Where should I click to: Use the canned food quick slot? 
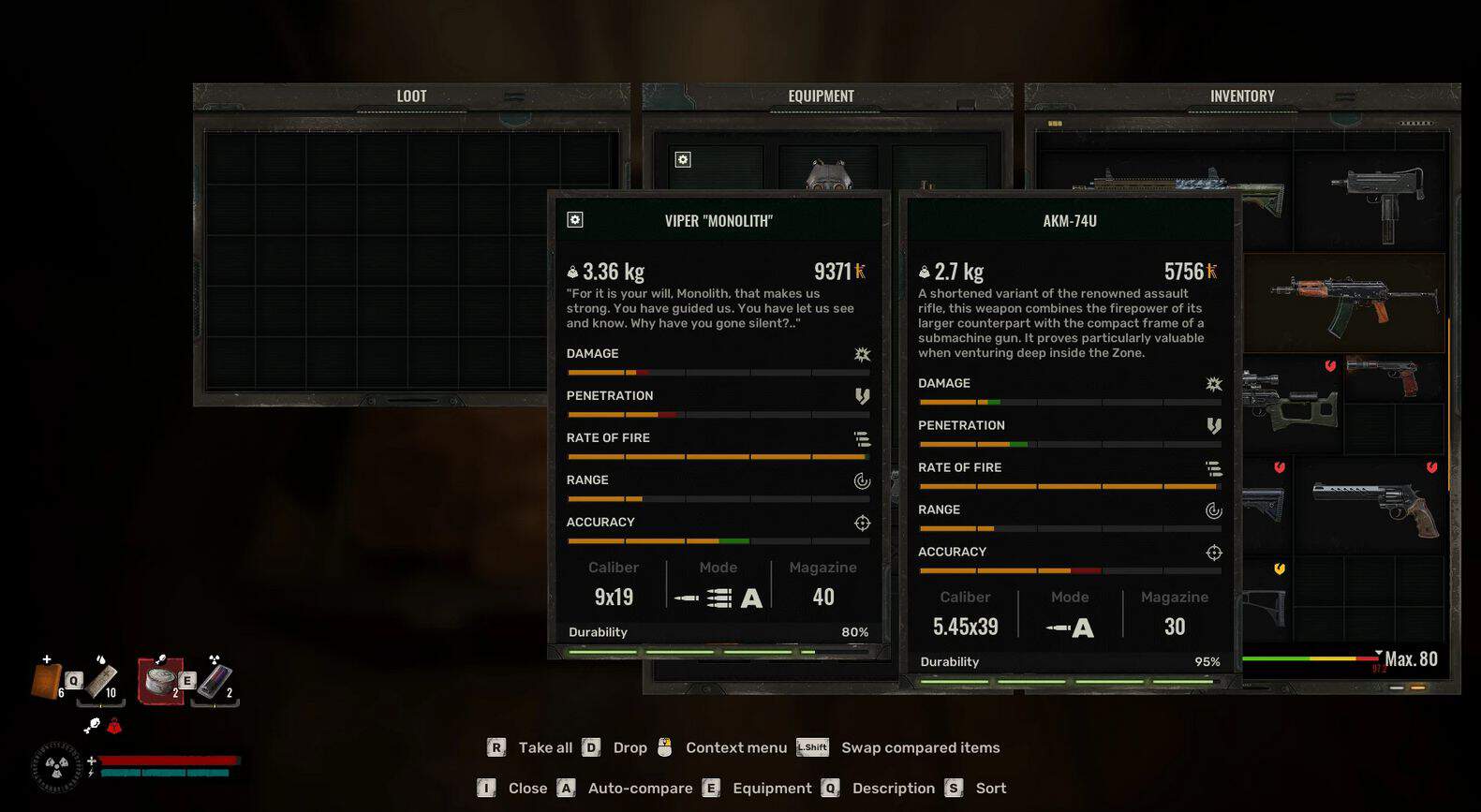[160, 679]
